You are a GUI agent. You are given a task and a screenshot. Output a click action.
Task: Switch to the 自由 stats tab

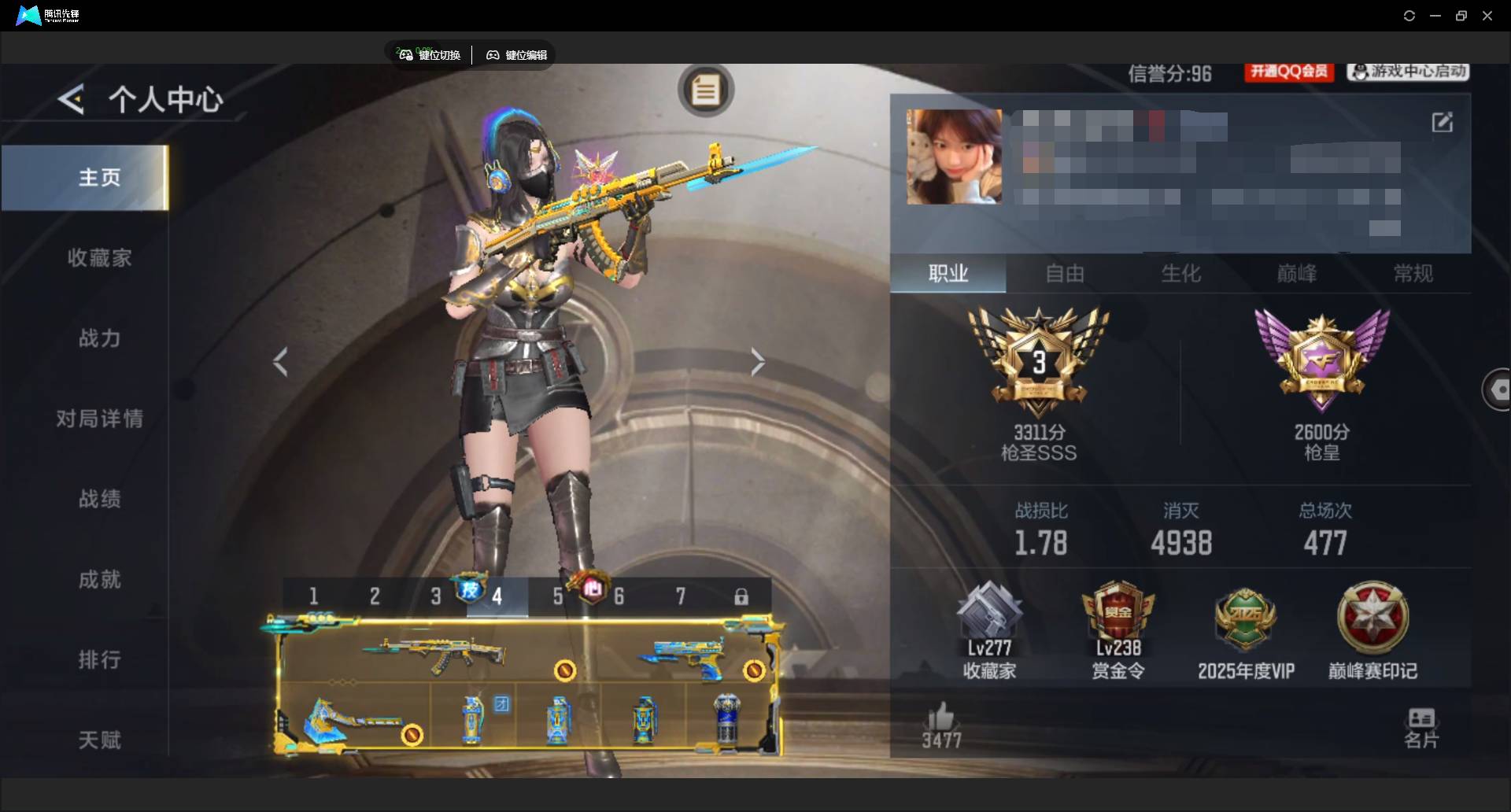(x=1065, y=274)
